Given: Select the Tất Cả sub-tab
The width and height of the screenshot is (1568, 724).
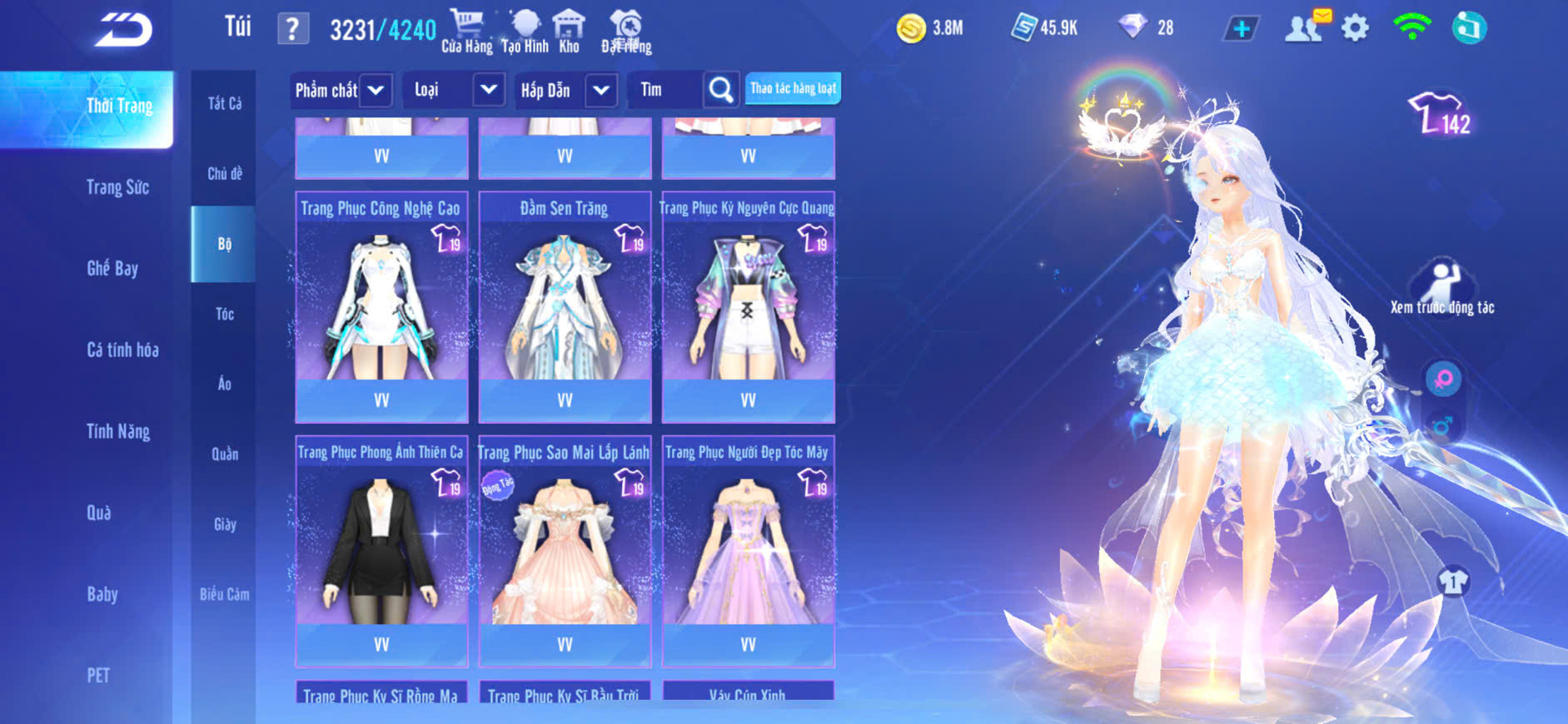Looking at the screenshot, I should [x=224, y=103].
